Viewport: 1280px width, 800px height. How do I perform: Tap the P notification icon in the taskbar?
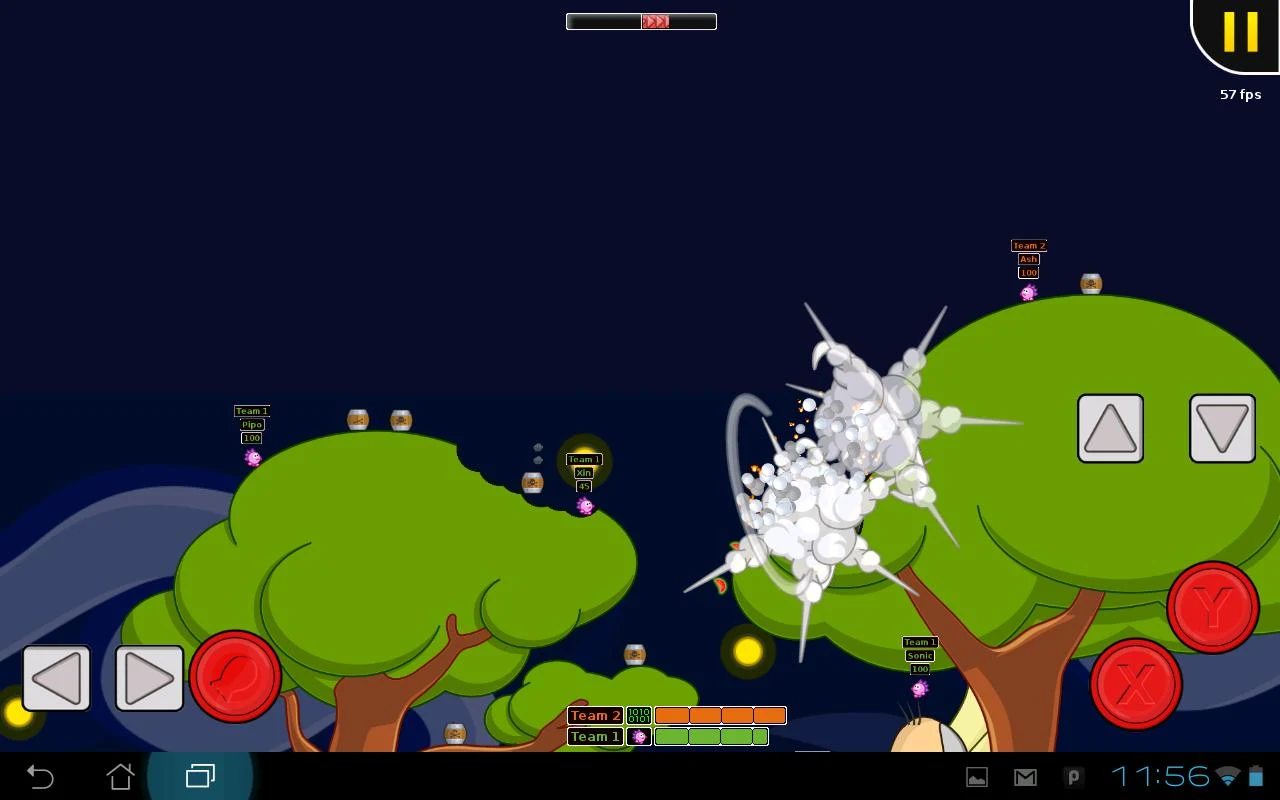tap(1073, 776)
